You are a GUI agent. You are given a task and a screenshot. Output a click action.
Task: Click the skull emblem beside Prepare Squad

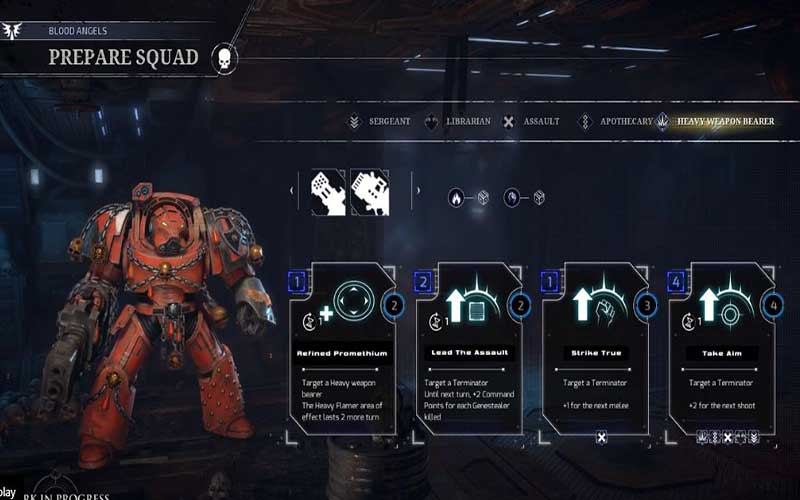(x=224, y=58)
